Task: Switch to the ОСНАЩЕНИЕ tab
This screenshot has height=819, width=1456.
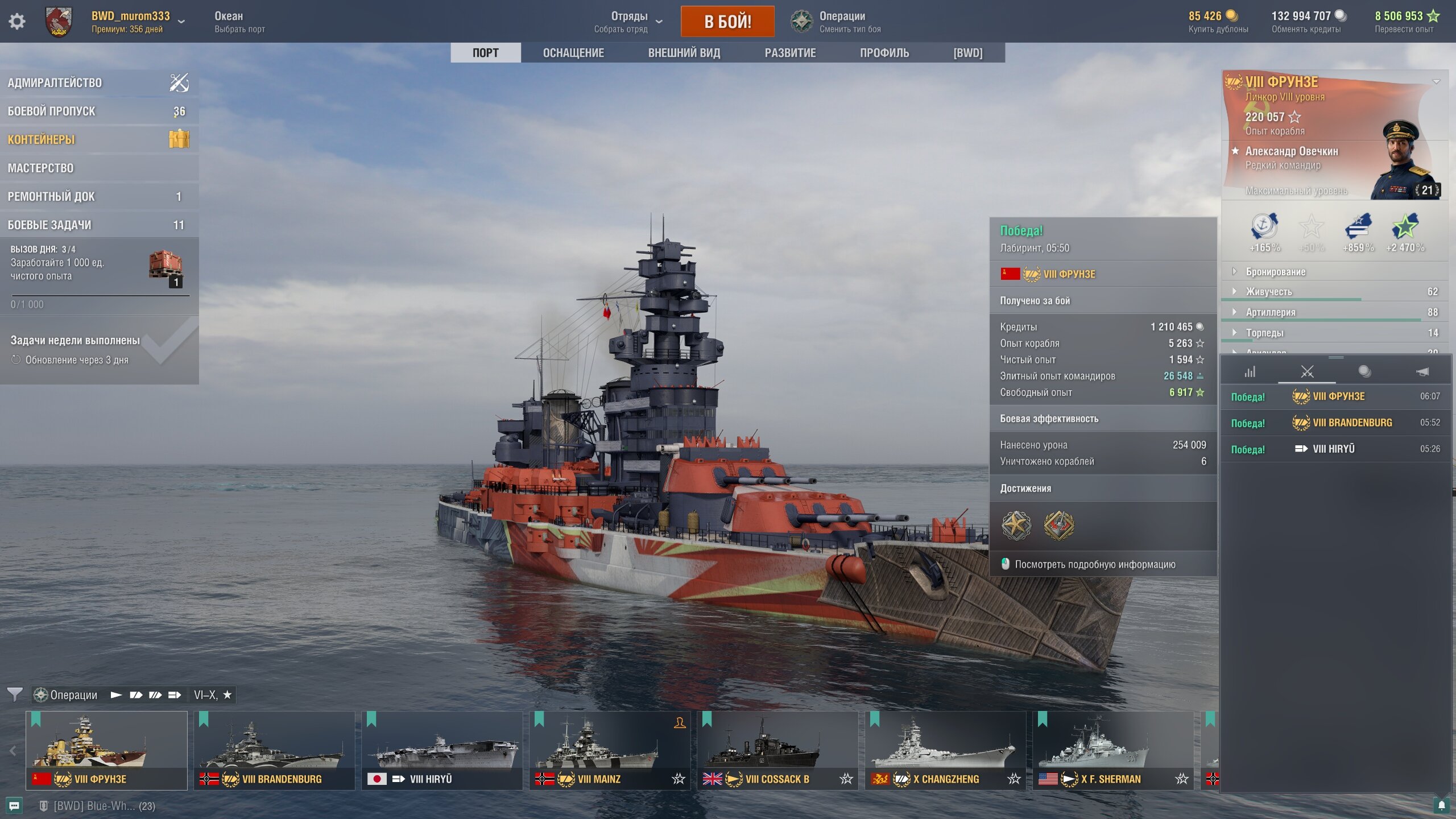Action: (573, 53)
